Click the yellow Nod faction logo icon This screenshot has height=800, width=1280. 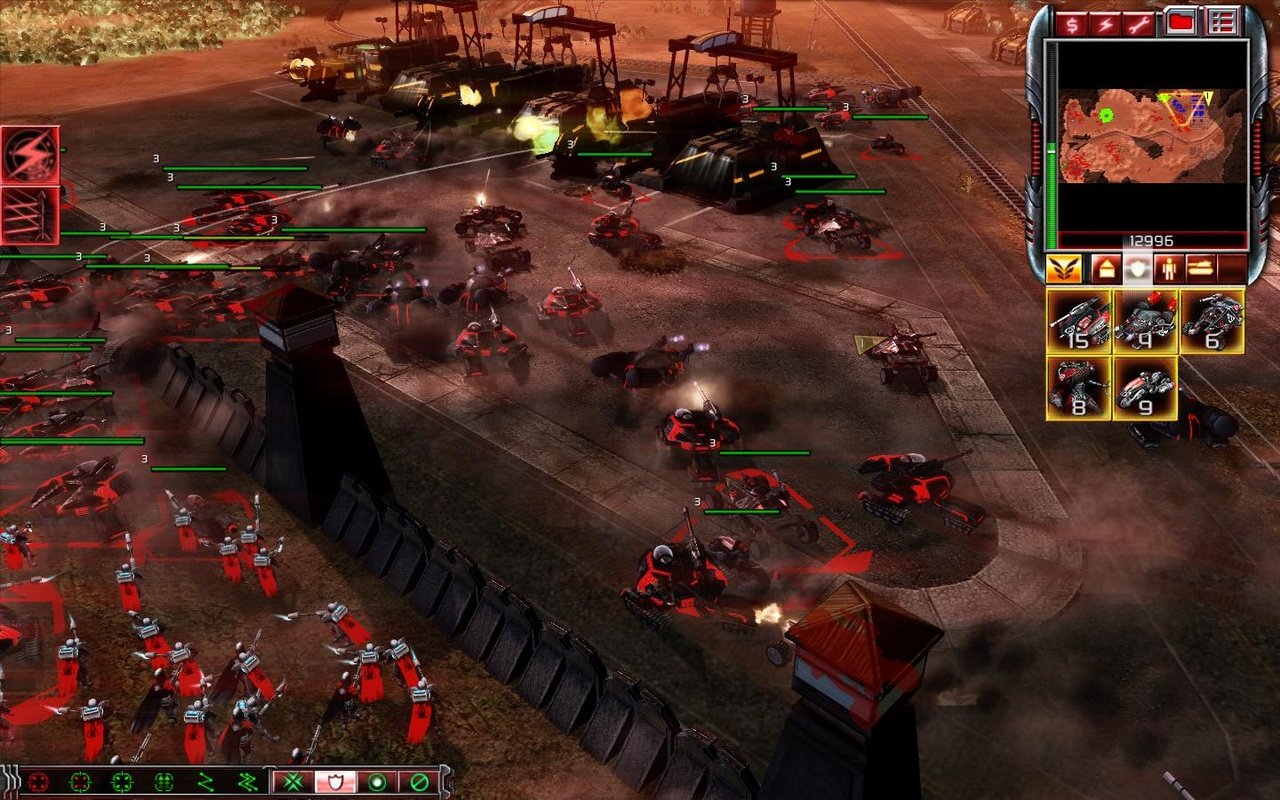click(x=1064, y=268)
